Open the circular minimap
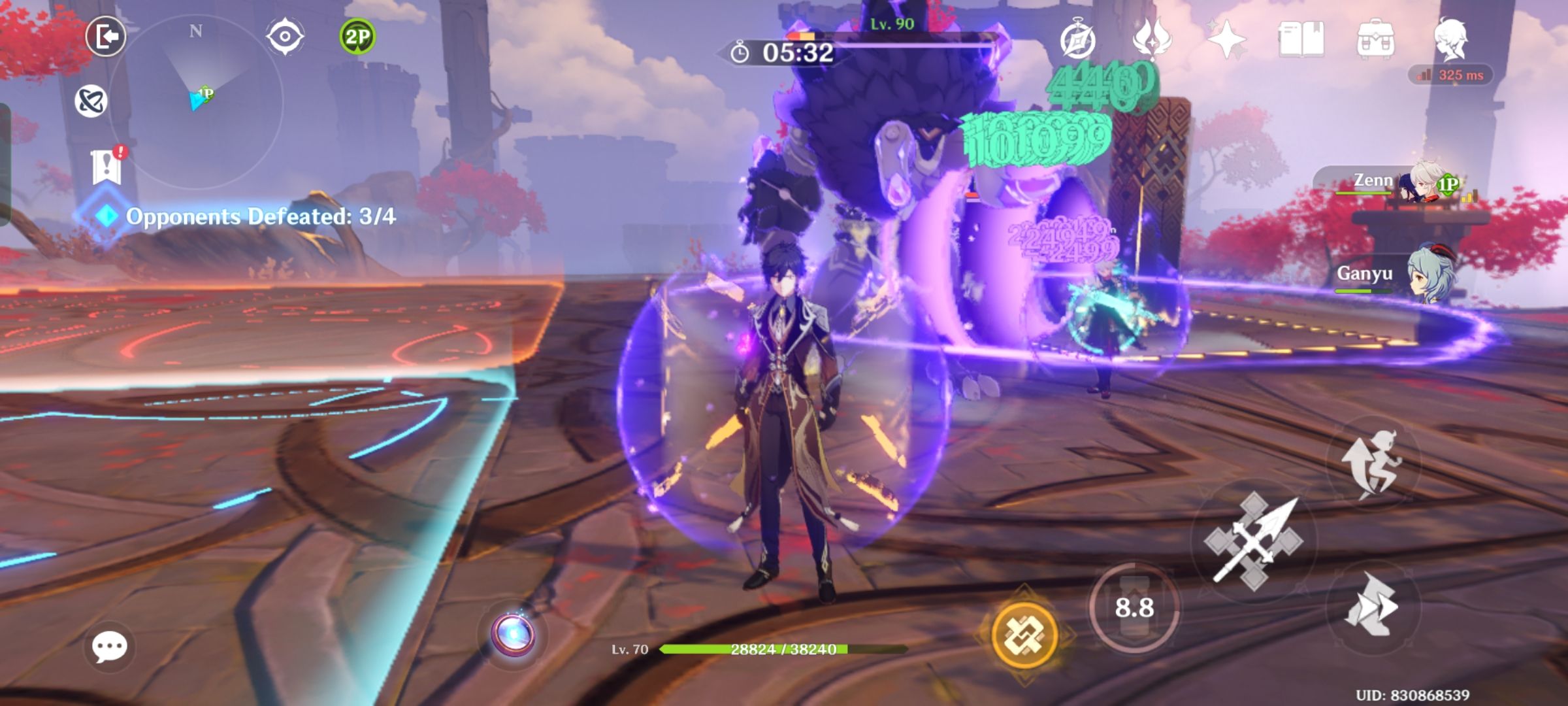 tap(196, 101)
